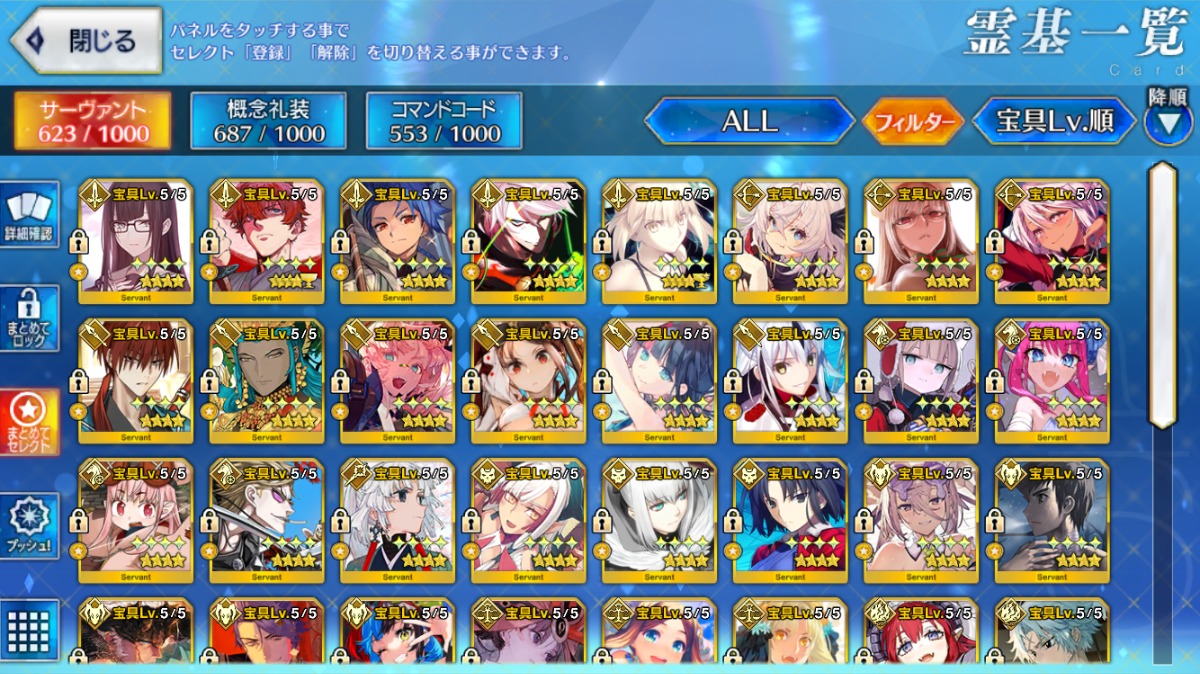Switch to the サーヴァント tab
1200x674 pixels.
point(92,121)
